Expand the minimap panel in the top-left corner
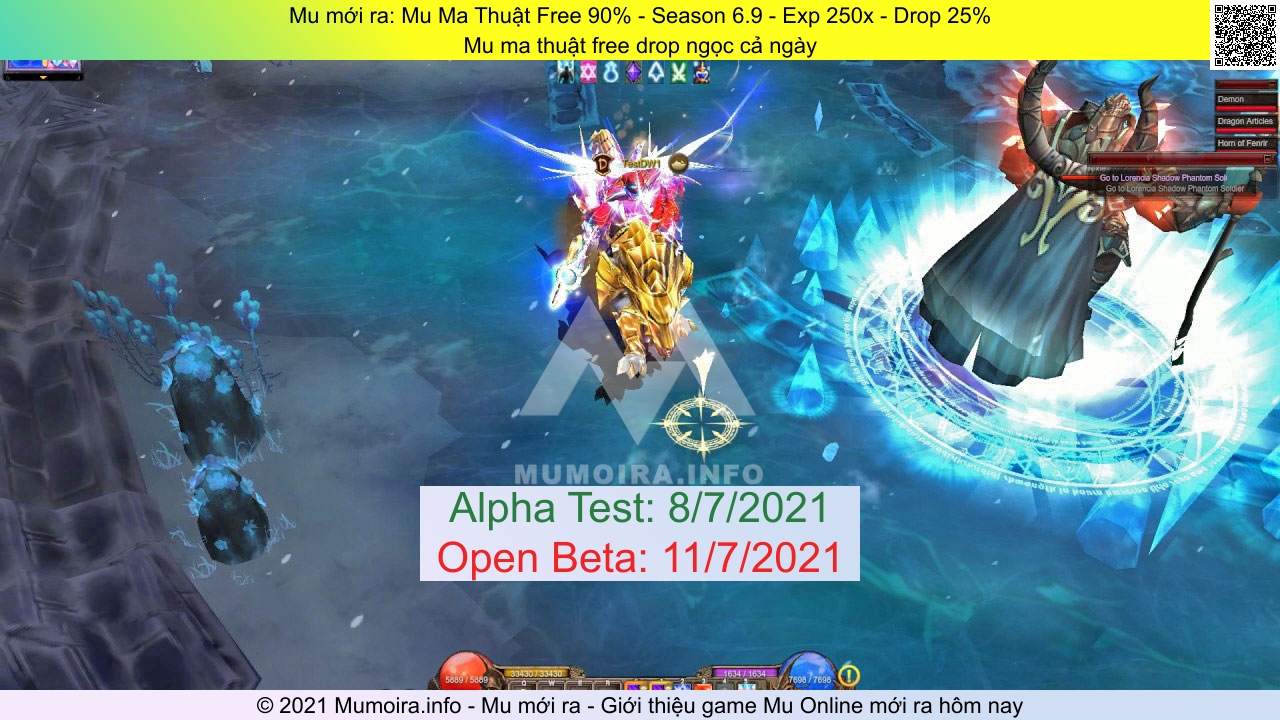Image resolution: width=1280 pixels, height=720 pixels. [x=45, y=75]
